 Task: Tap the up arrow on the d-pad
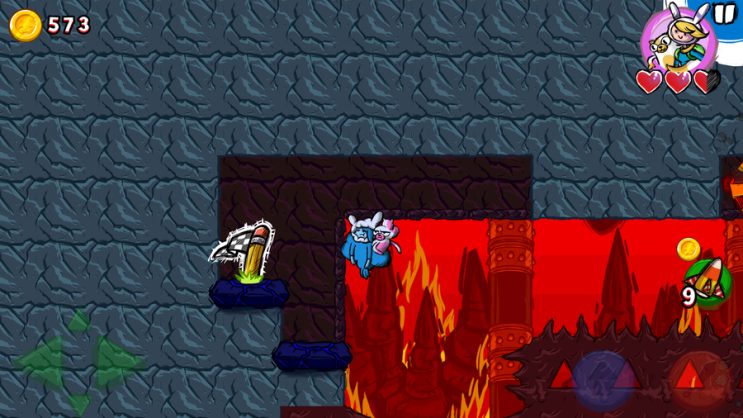tap(77, 322)
